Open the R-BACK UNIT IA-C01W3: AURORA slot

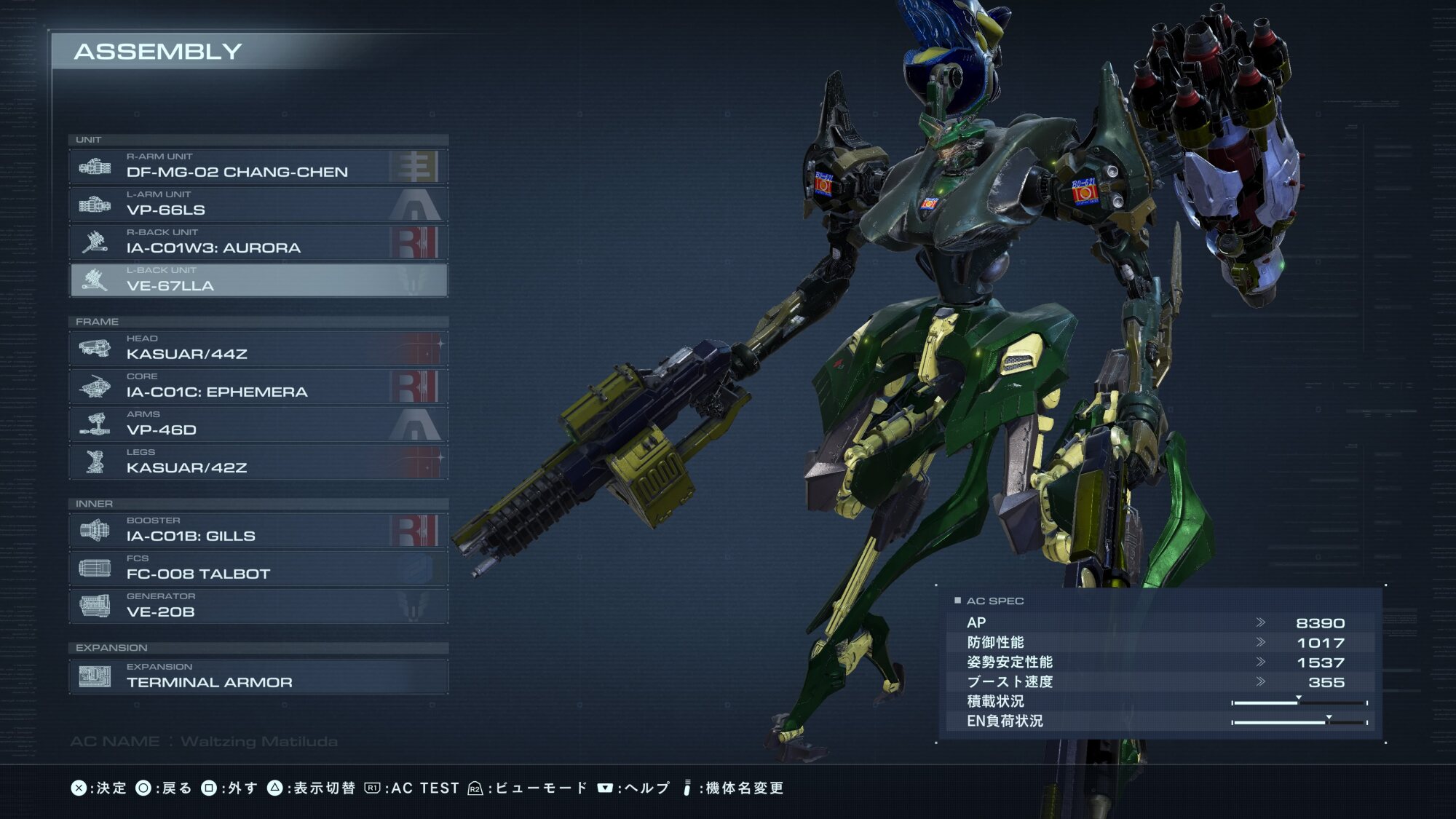coord(258,242)
